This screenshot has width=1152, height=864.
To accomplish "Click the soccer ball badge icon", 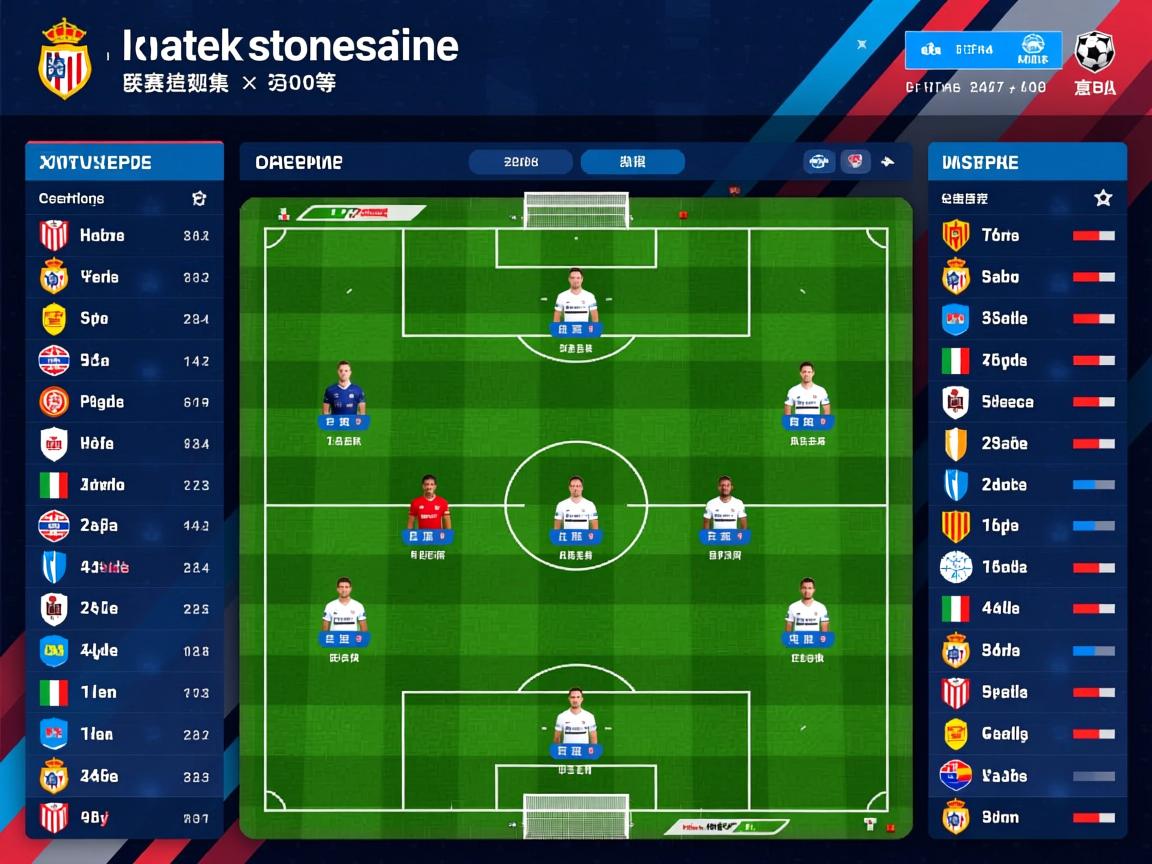I will click(1095, 50).
